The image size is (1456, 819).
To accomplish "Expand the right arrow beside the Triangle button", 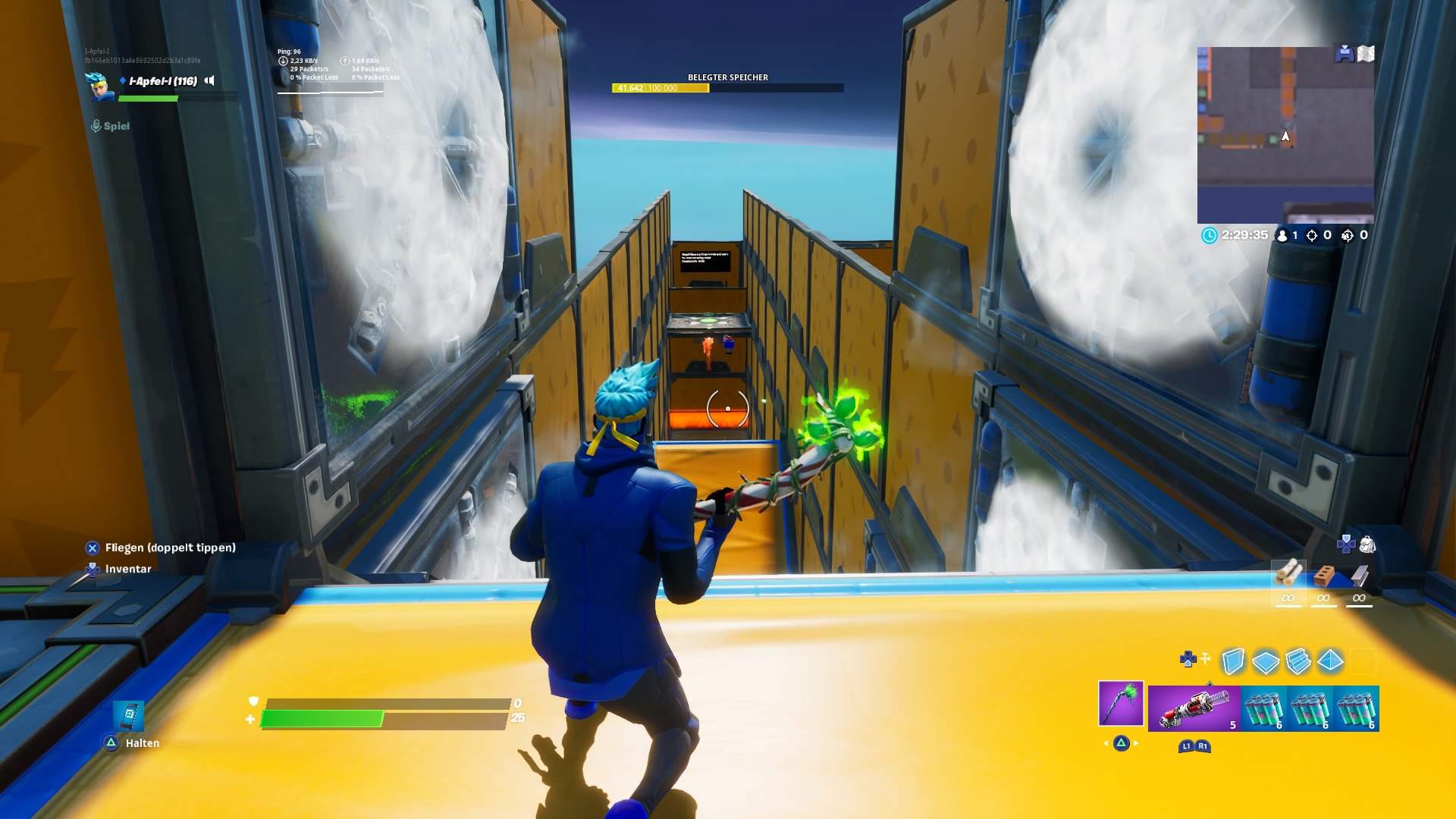I will (x=1135, y=742).
